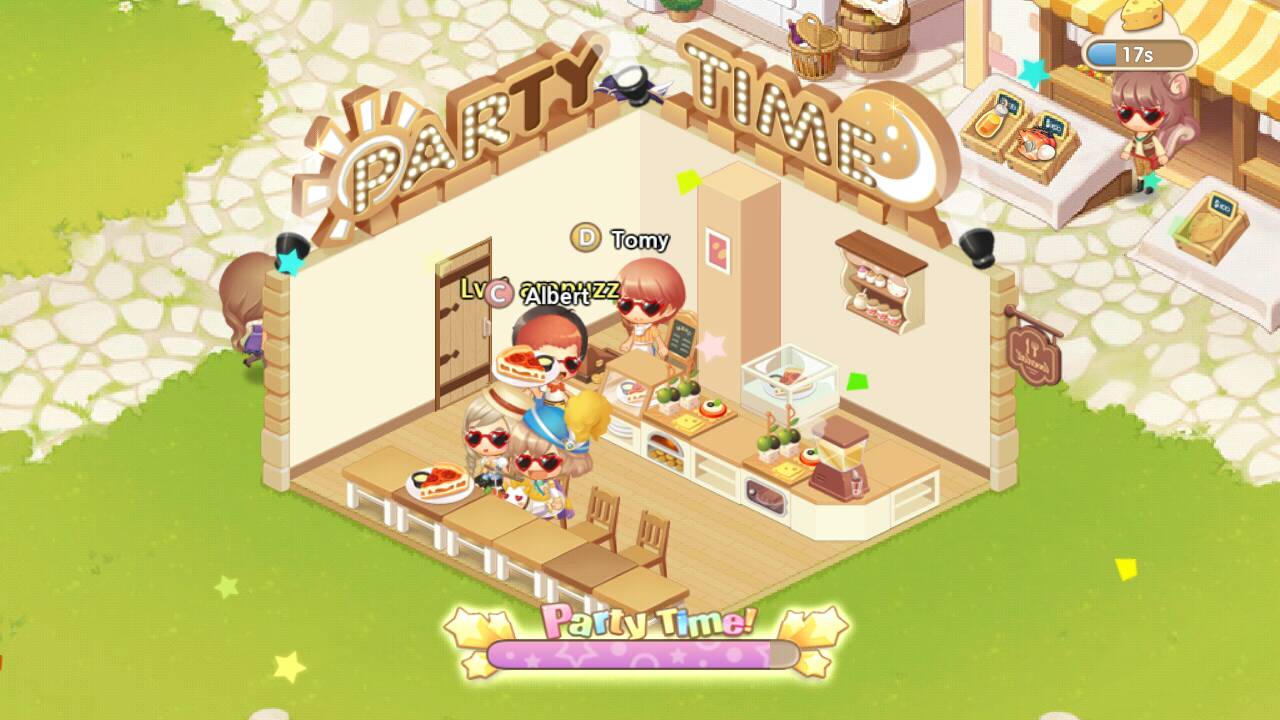Click the hanging wooden shop sign

click(1035, 355)
